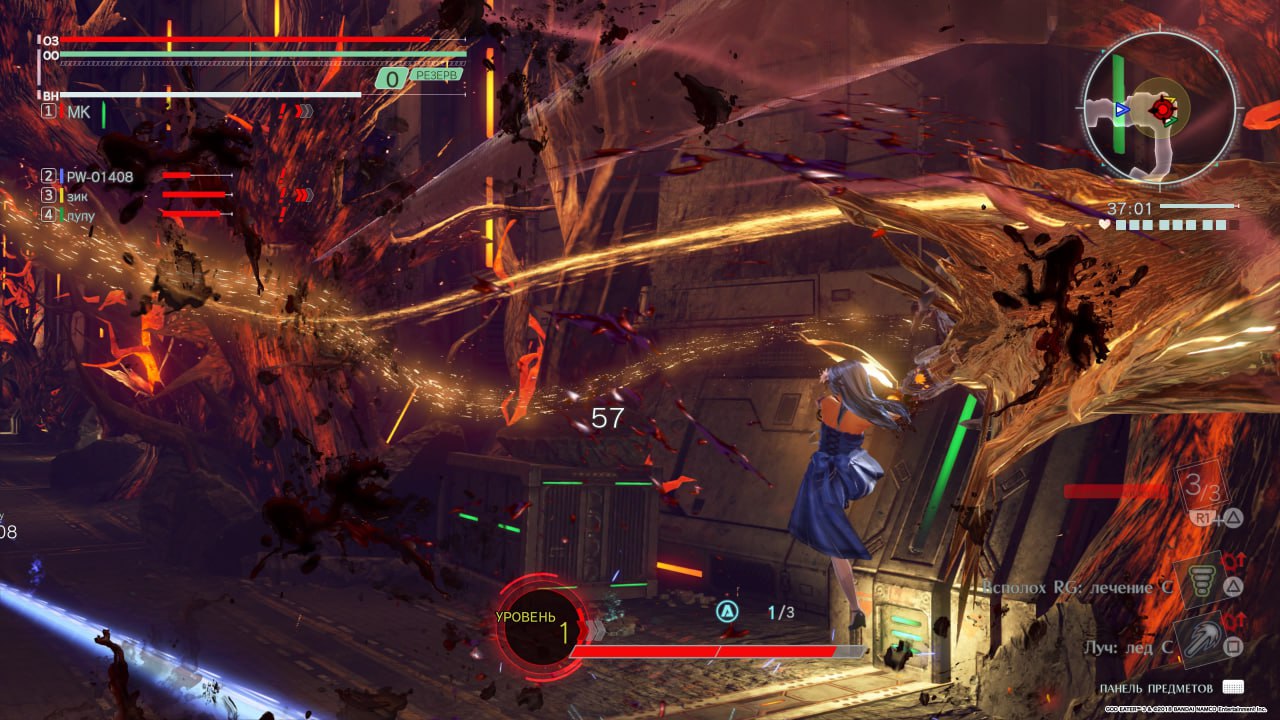Click the УРОВЕНЬ 1 burst level gauge

tap(541, 627)
